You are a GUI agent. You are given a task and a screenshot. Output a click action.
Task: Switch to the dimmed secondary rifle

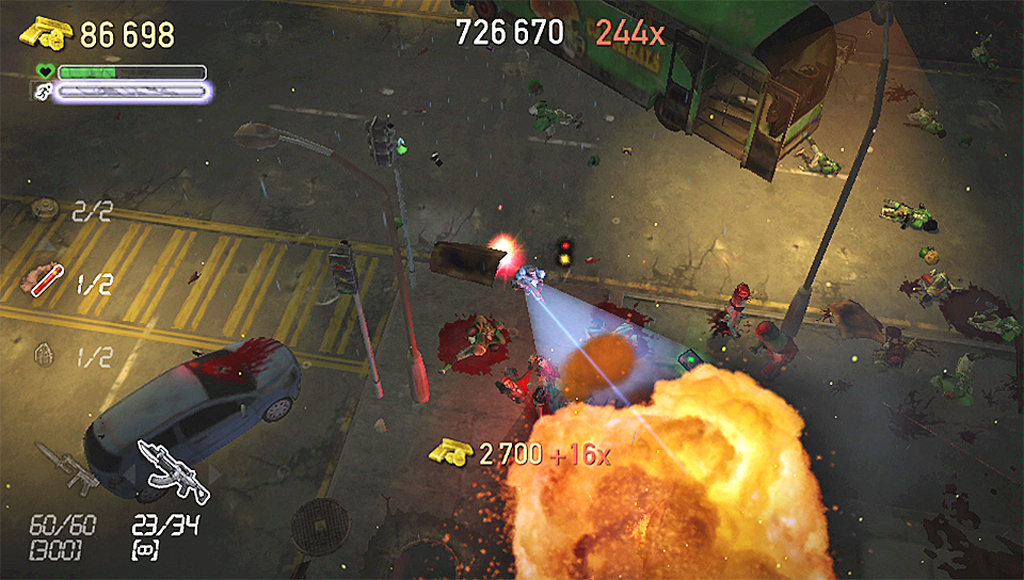[x=68, y=468]
